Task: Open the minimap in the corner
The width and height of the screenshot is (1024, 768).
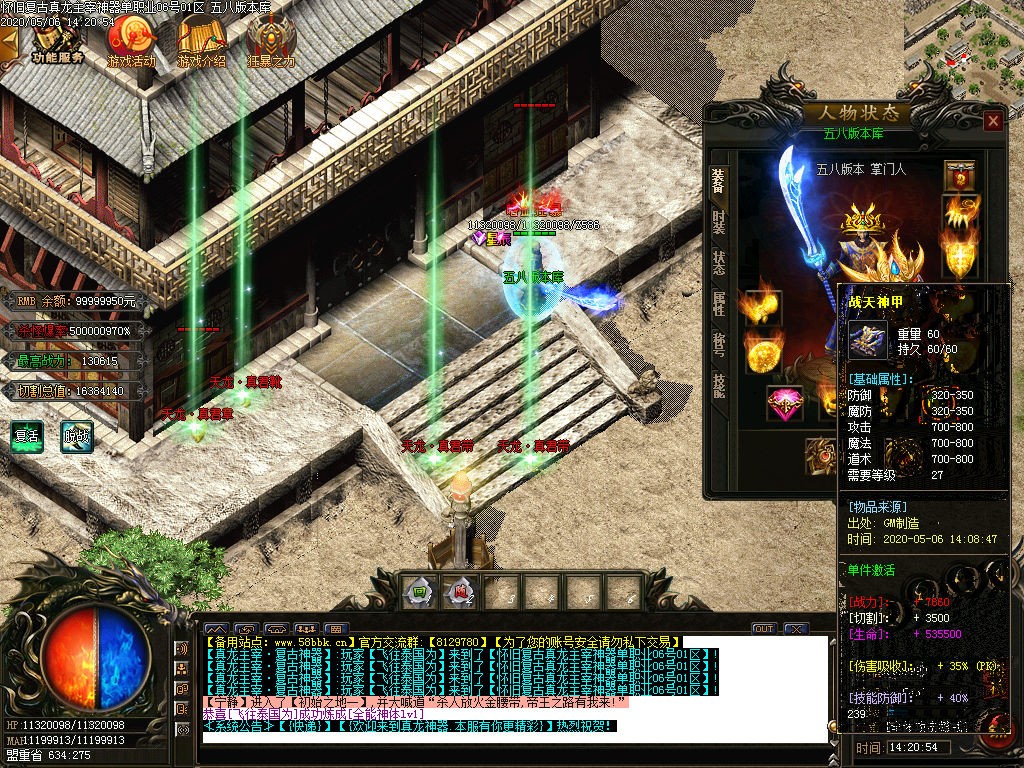Action: point(964,40)
